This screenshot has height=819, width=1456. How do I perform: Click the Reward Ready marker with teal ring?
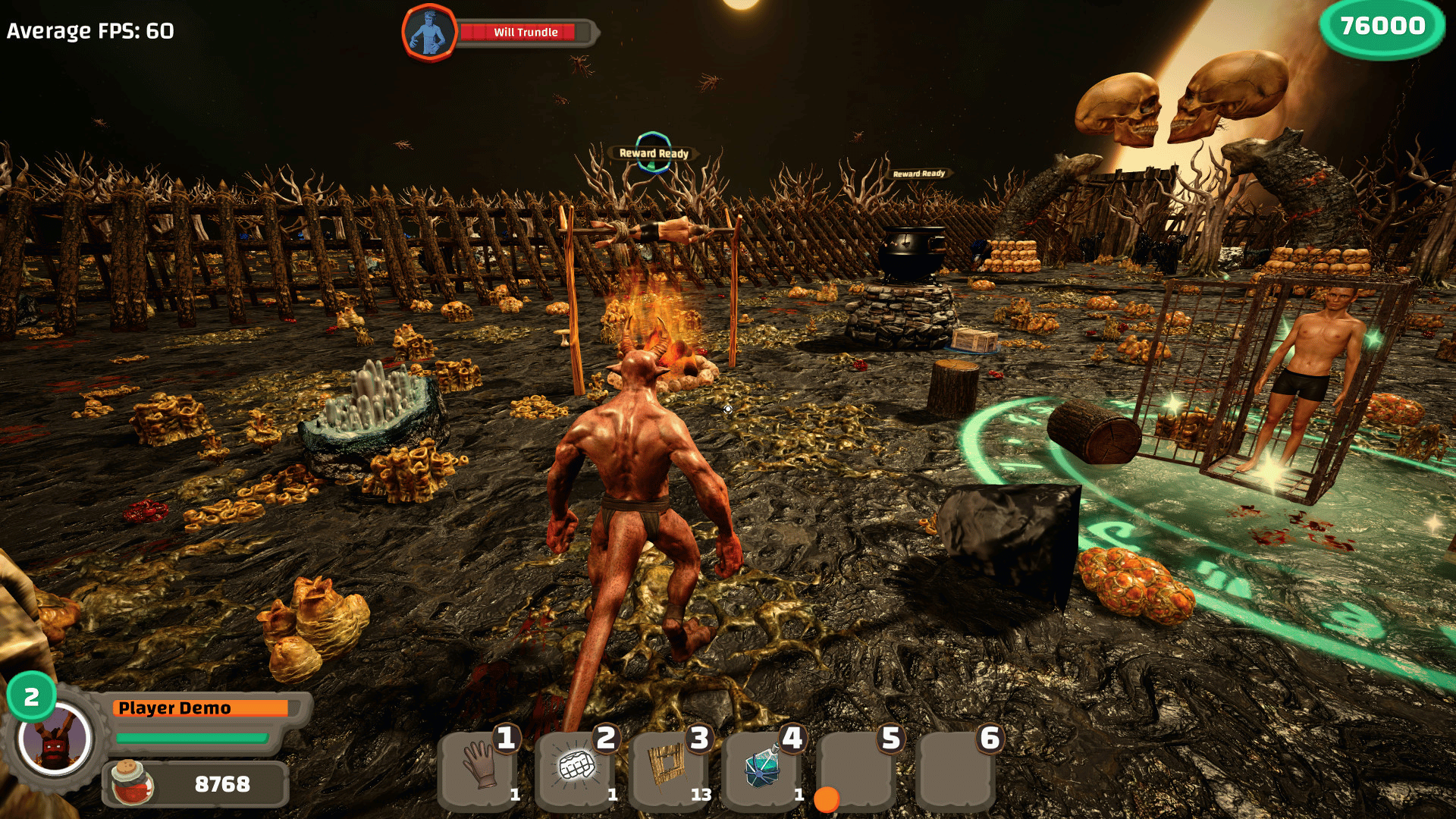coord(653,152)
